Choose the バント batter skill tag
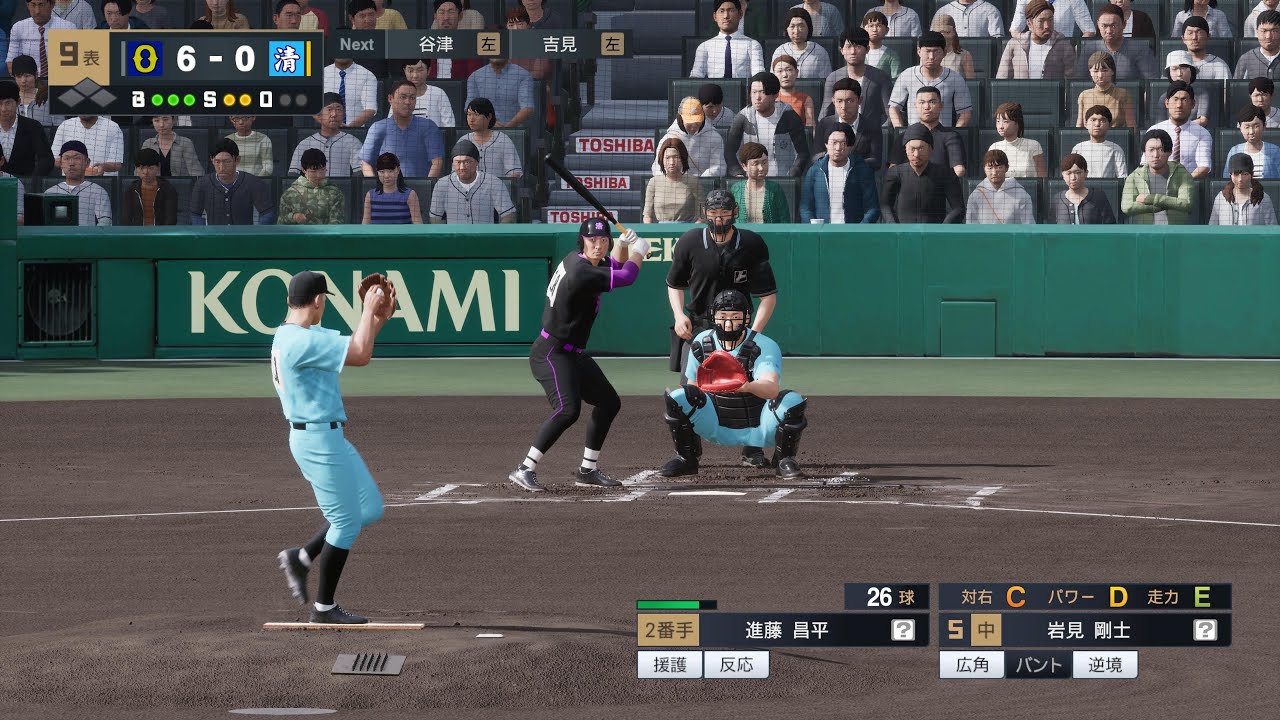 [x=1039, y=665]
